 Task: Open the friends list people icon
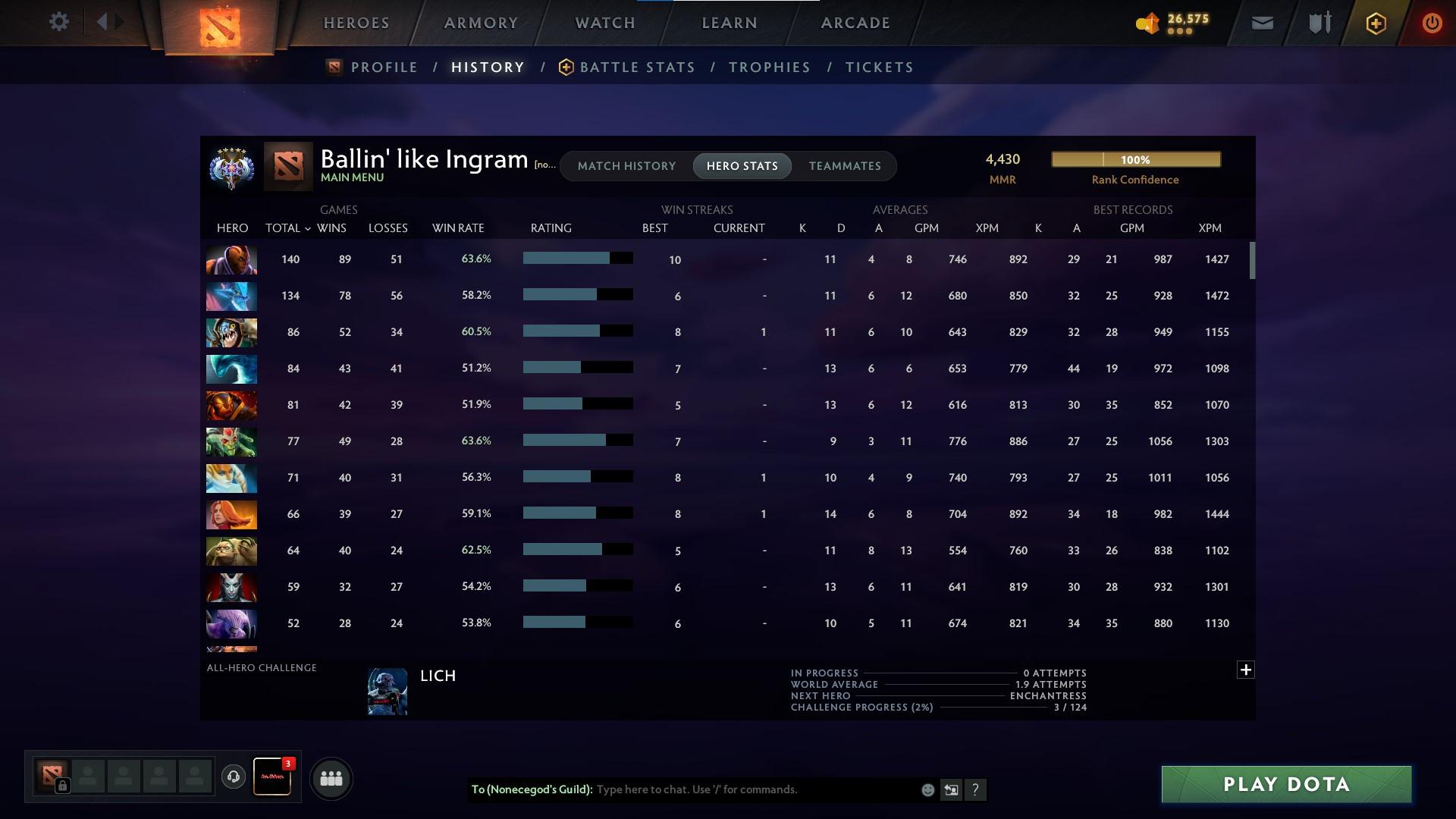pyautogui.click(x=330, y=778)
